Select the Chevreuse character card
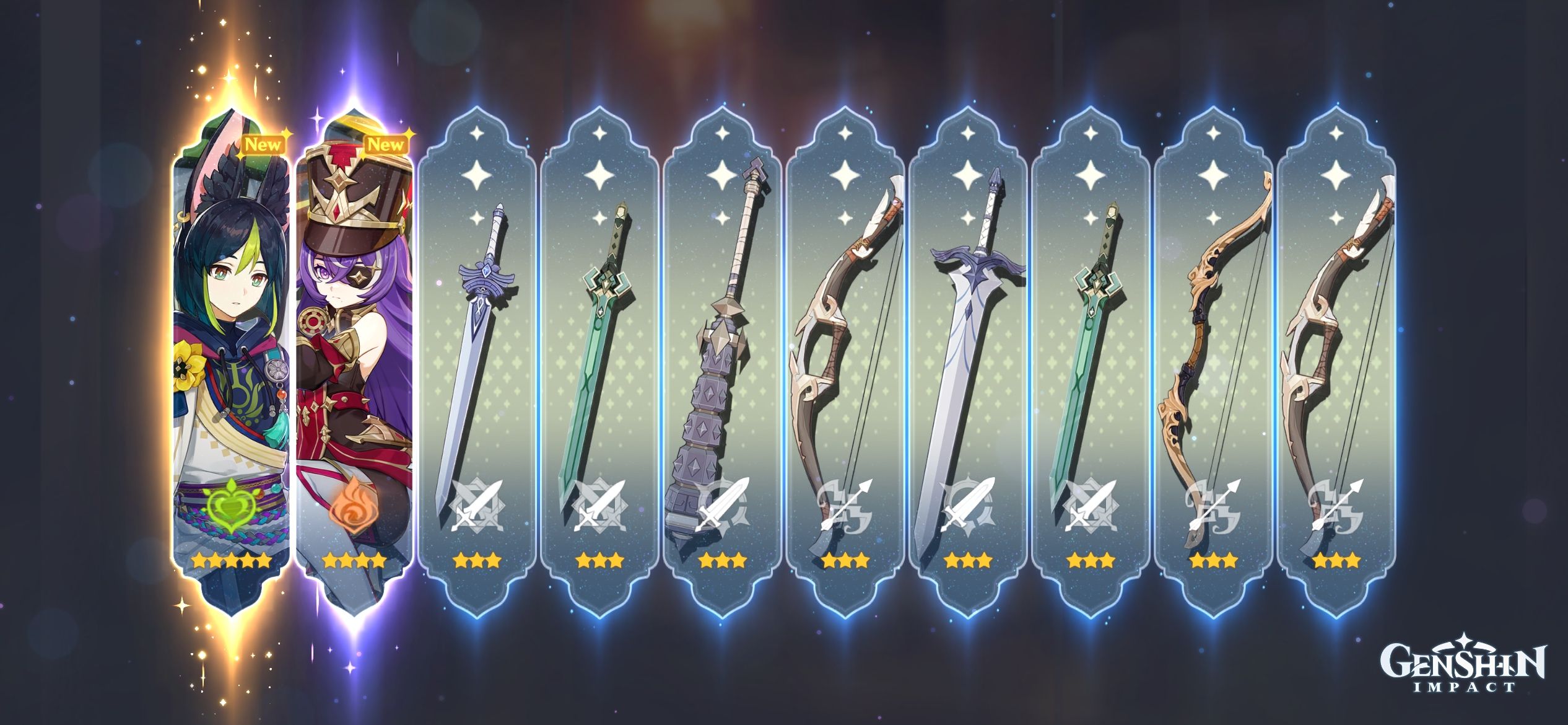 (x=357, y=347)
